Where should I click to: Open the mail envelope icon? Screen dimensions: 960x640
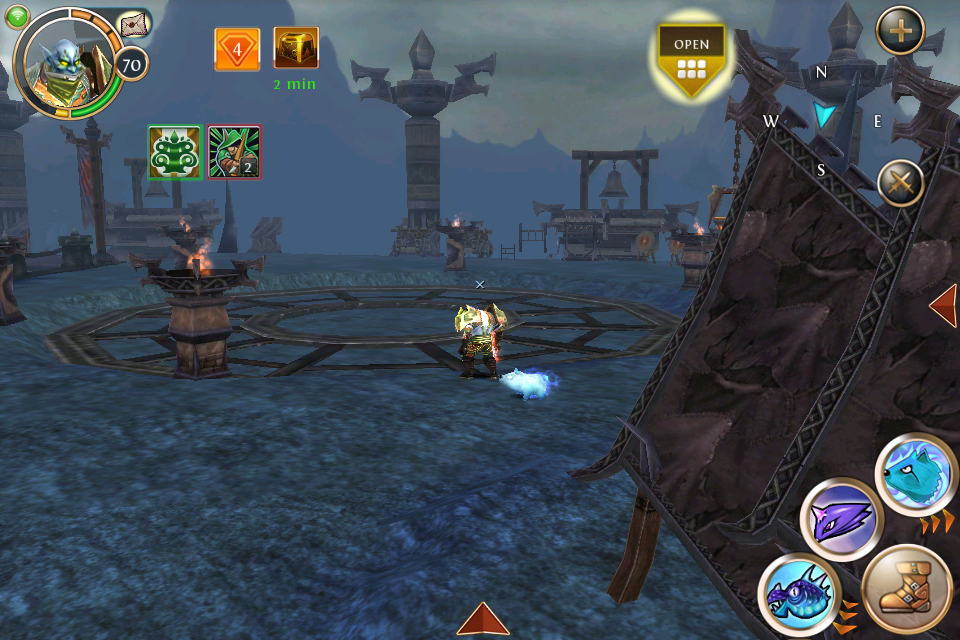point(133,26)
